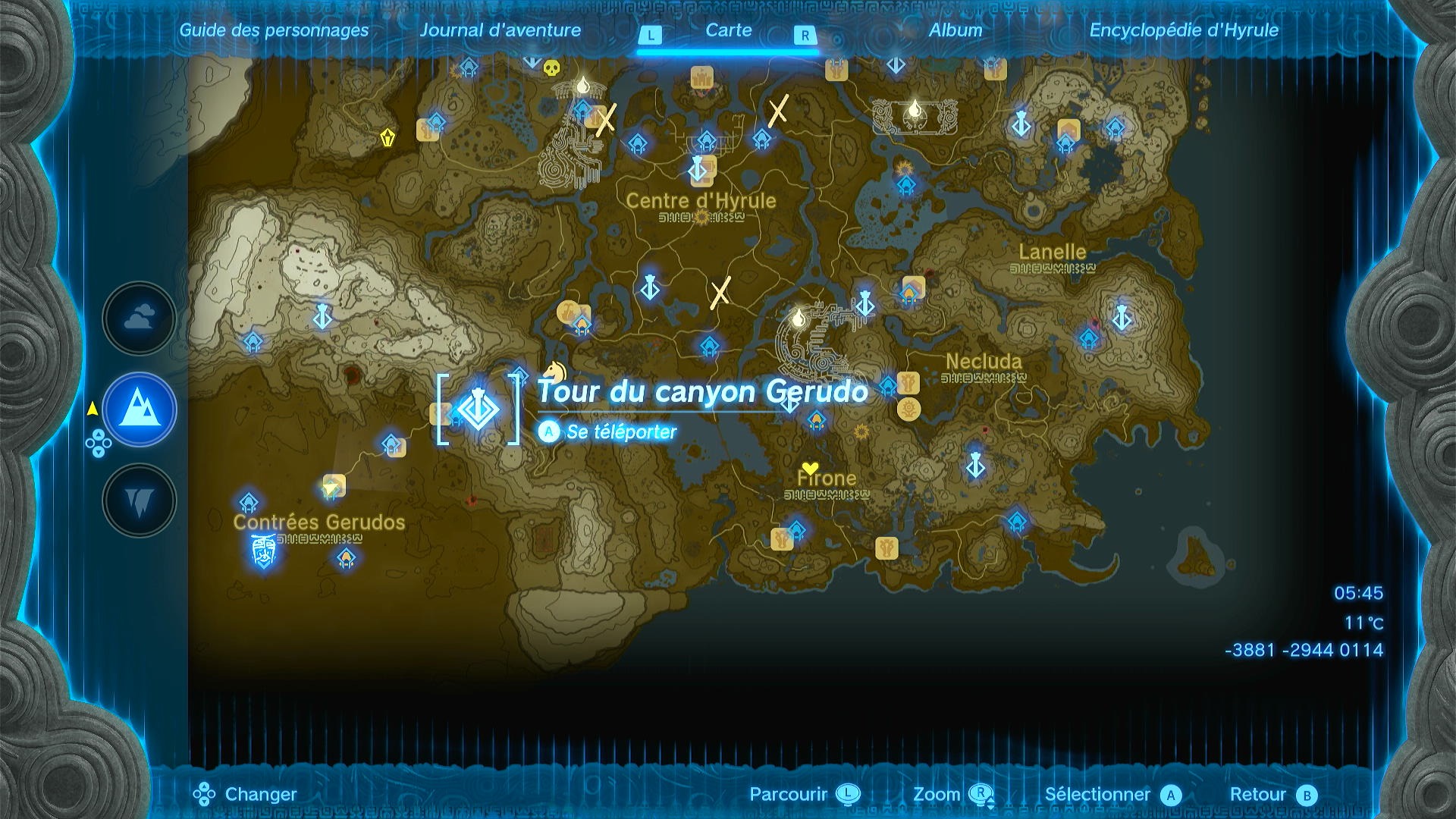Switch to the Journal d'aventure tab

[x=500, y=31]
